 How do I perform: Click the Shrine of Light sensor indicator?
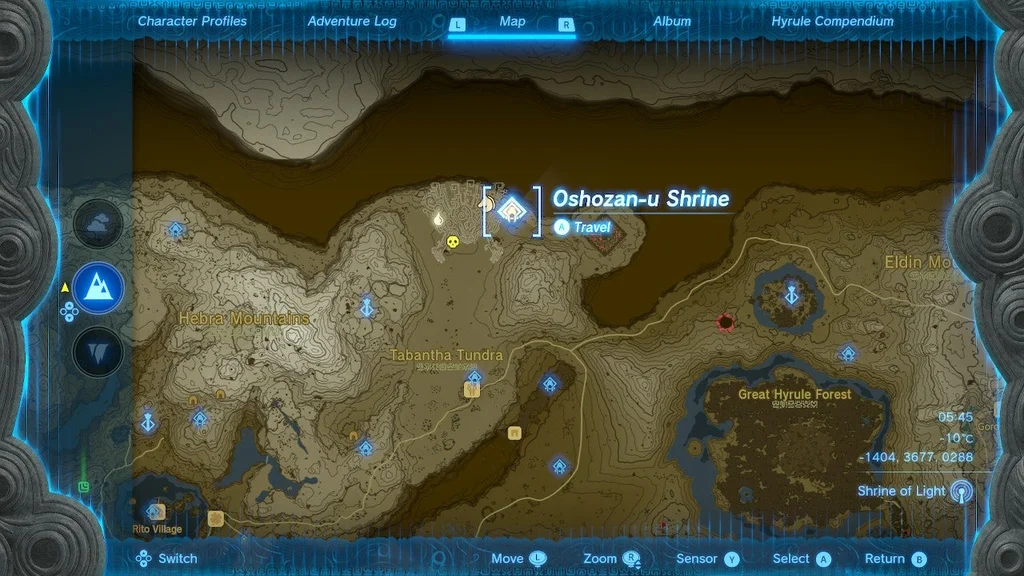coord(961,491)
